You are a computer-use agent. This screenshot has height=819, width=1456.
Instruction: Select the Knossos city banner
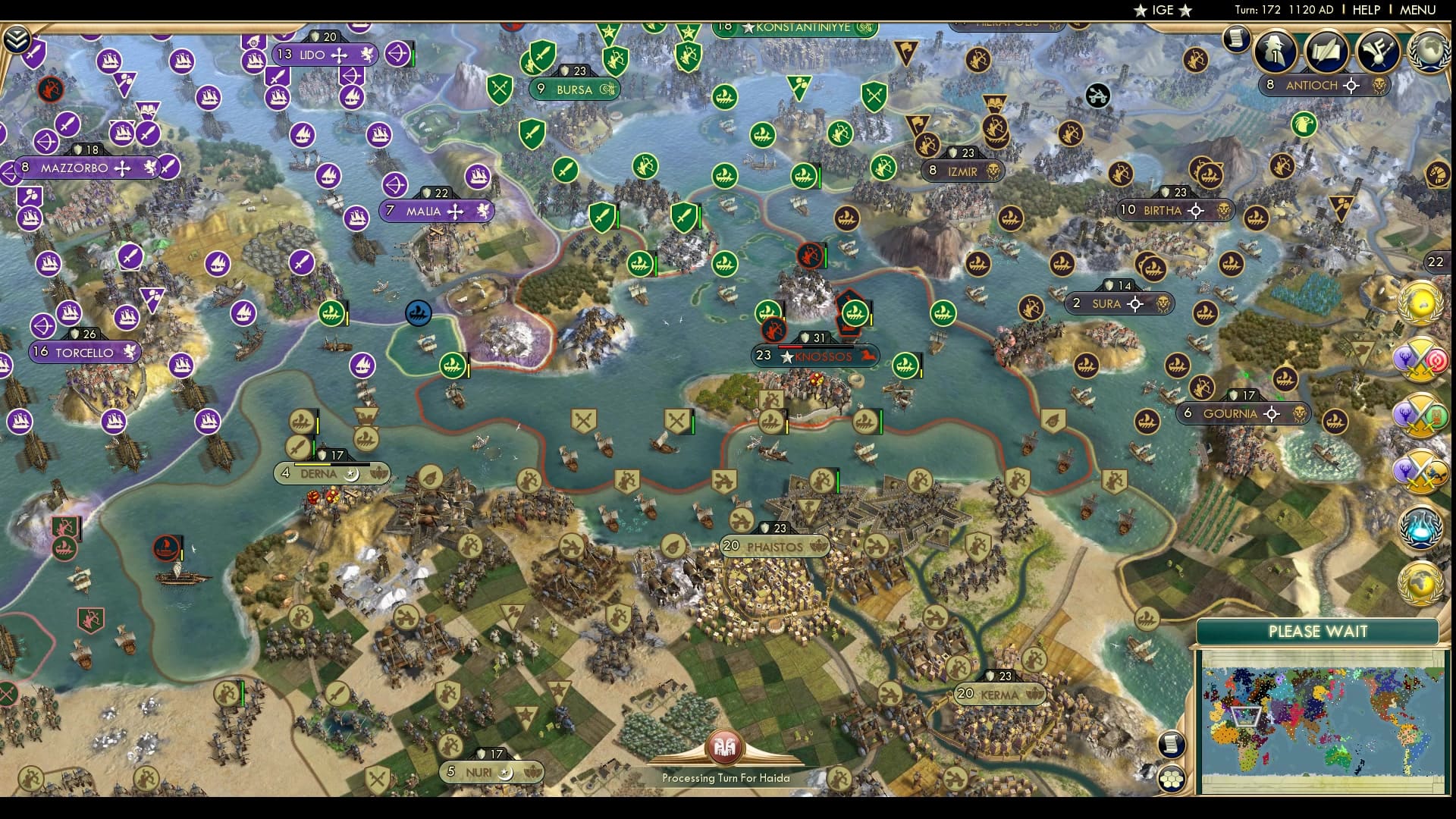(x=815, y=355)
